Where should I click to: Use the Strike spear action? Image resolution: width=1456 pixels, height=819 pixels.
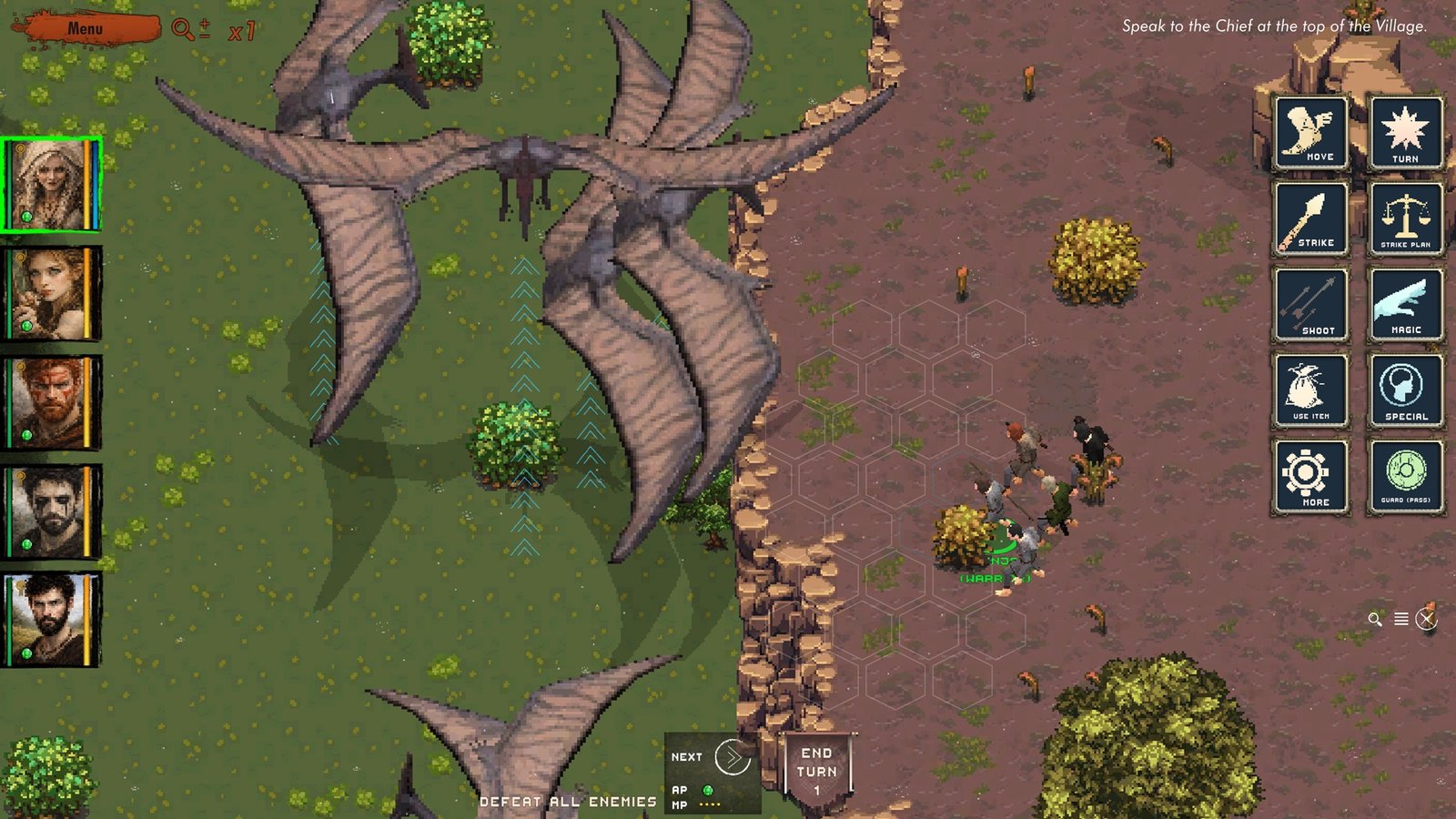(1310, 218)
